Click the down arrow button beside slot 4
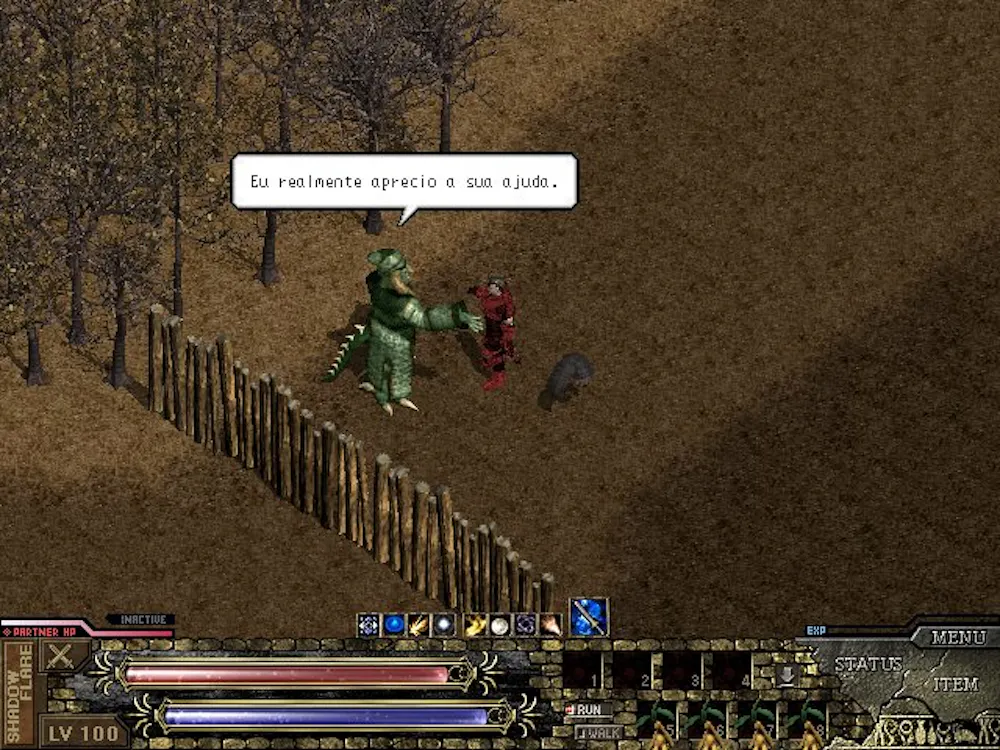The height and width of the screenshot is (750, 1000). point(786,675)
